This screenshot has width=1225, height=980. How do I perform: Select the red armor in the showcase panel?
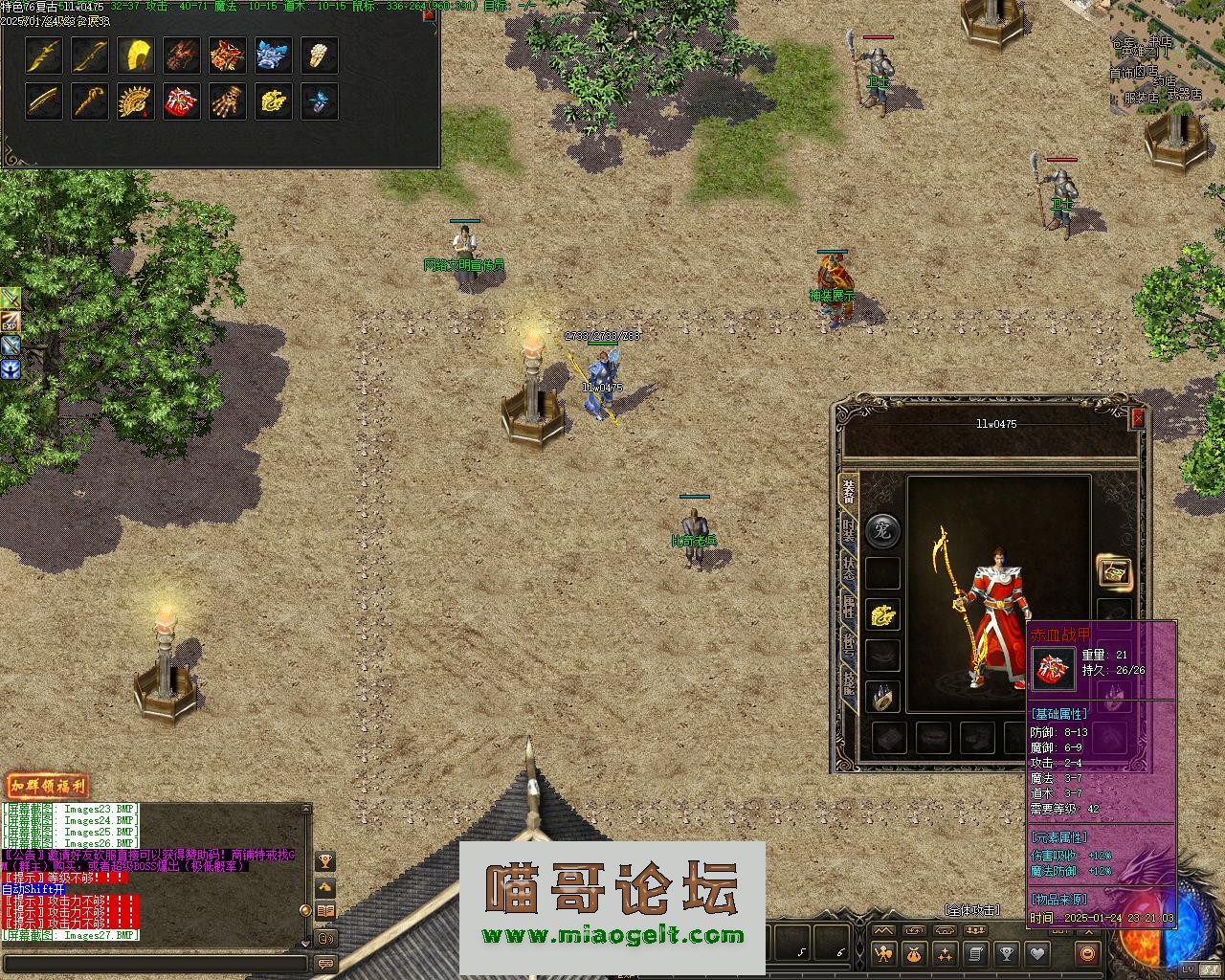[182, 101]
